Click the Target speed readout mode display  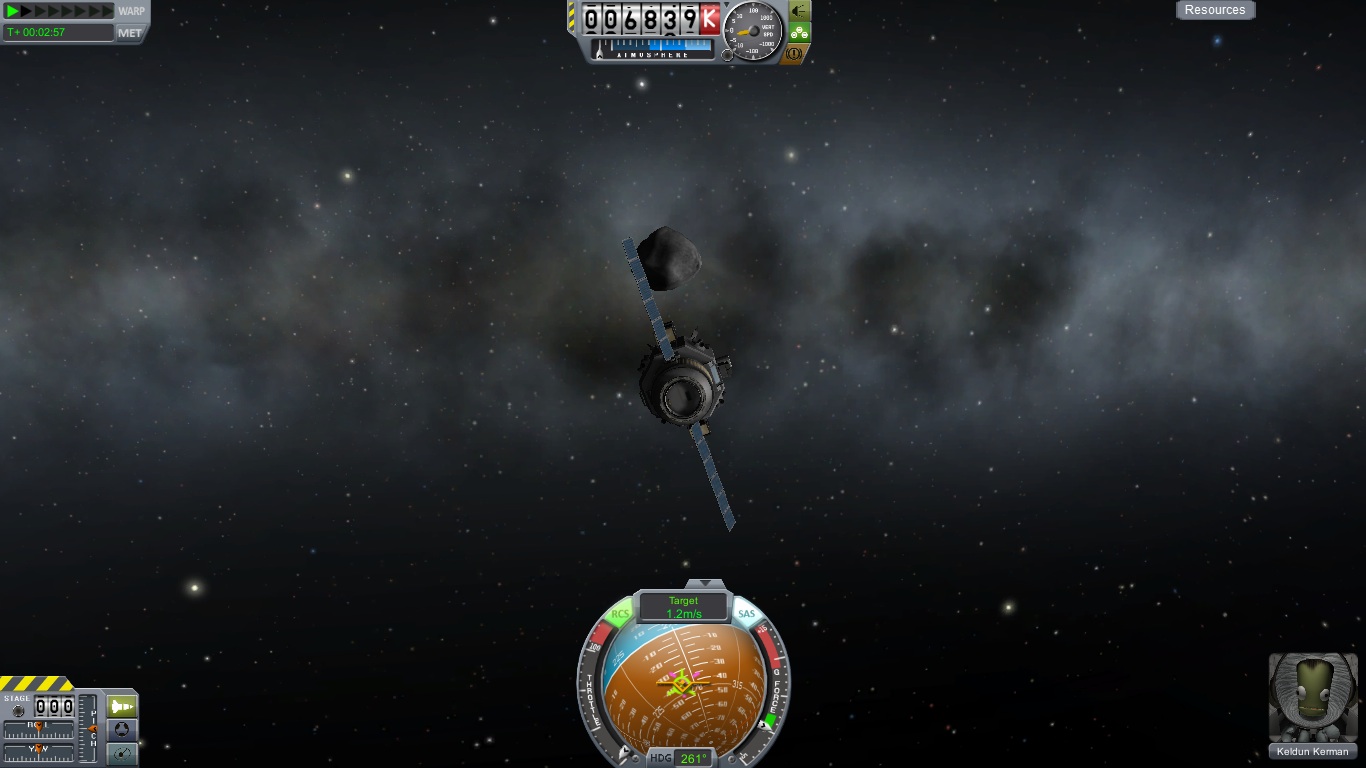(684, 607)
